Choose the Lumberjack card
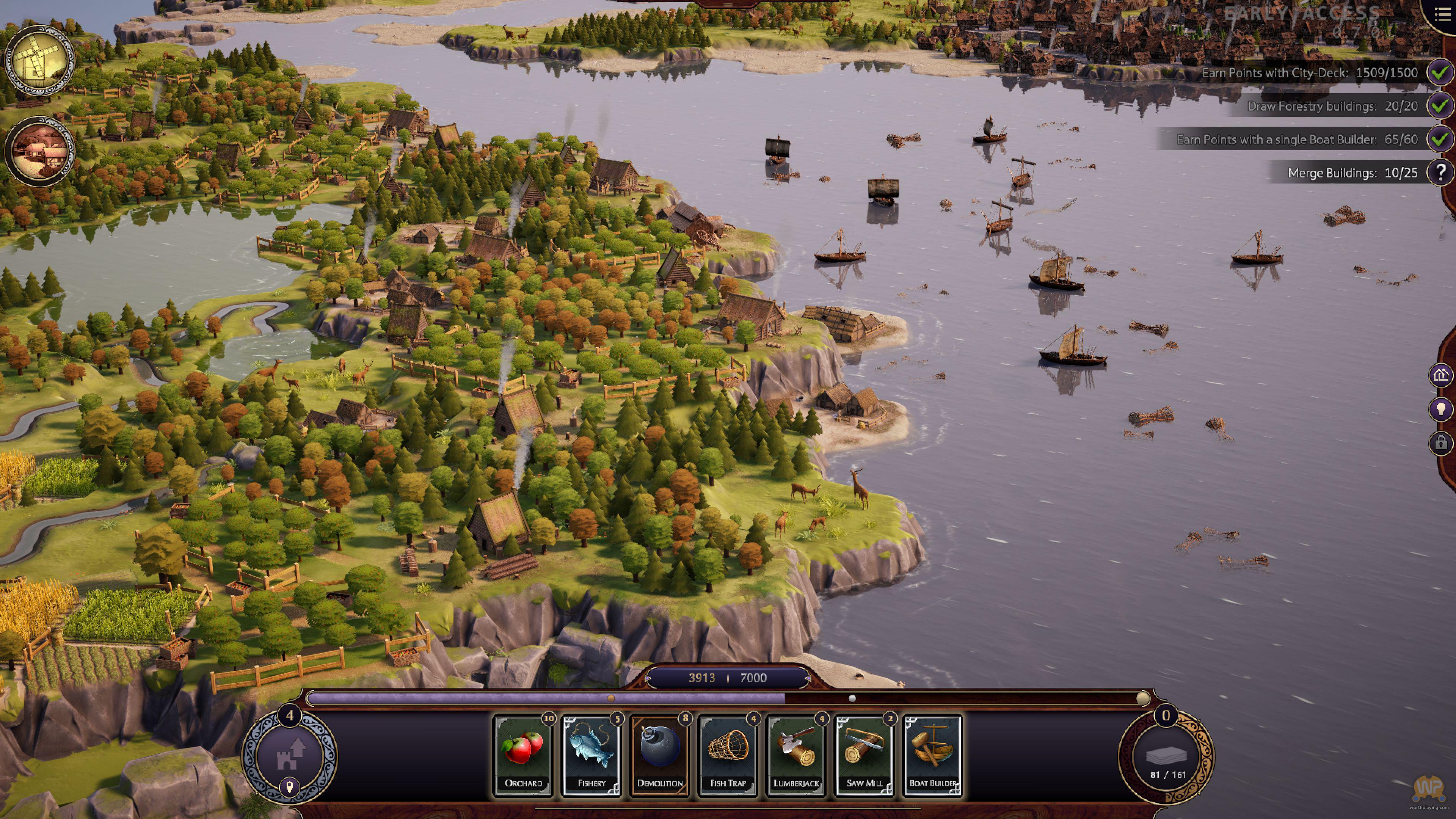Screen dimensions: 1456x819 [x=796, y=755]
